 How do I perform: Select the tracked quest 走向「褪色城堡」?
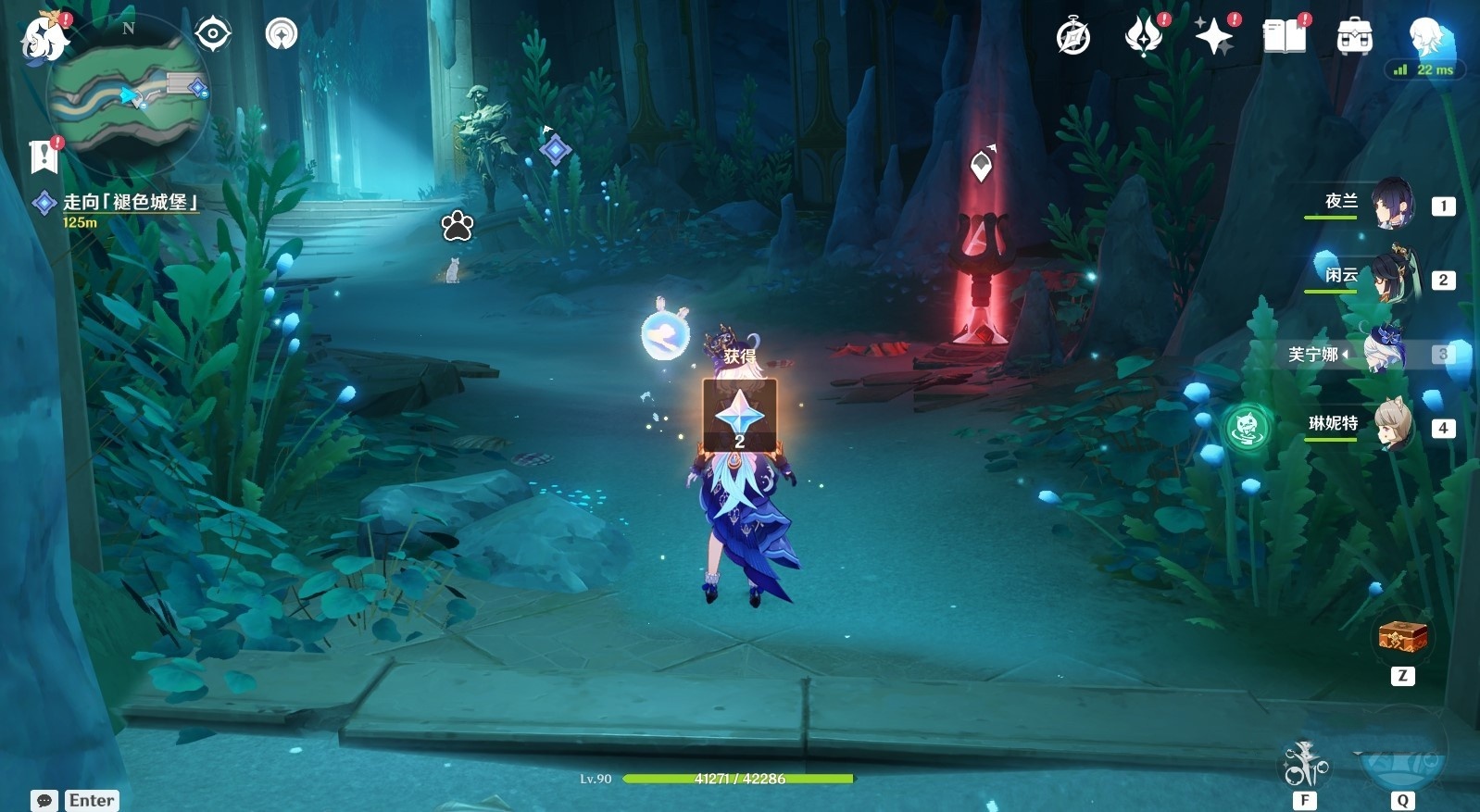[130, 202]
